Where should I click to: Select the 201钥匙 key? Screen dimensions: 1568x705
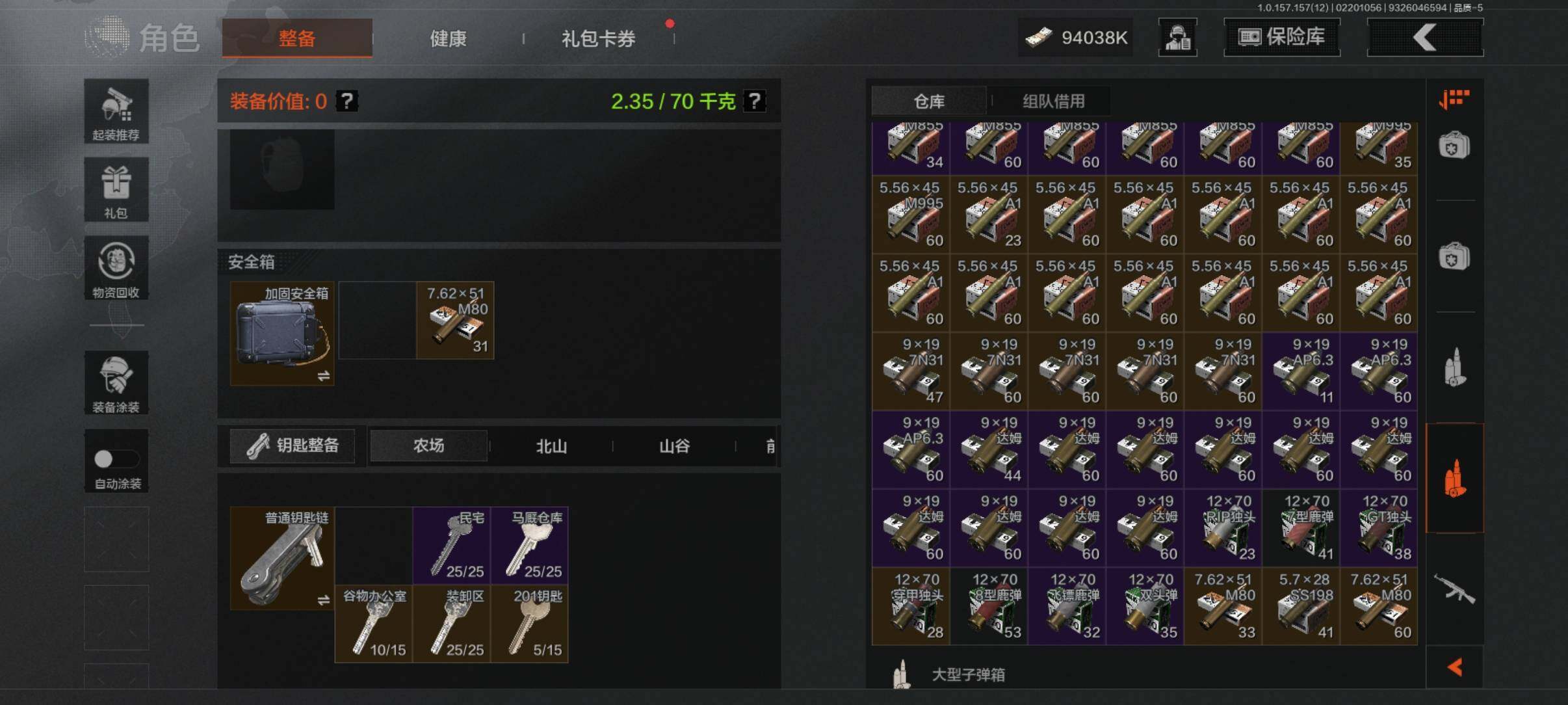[x=530, y=624]
